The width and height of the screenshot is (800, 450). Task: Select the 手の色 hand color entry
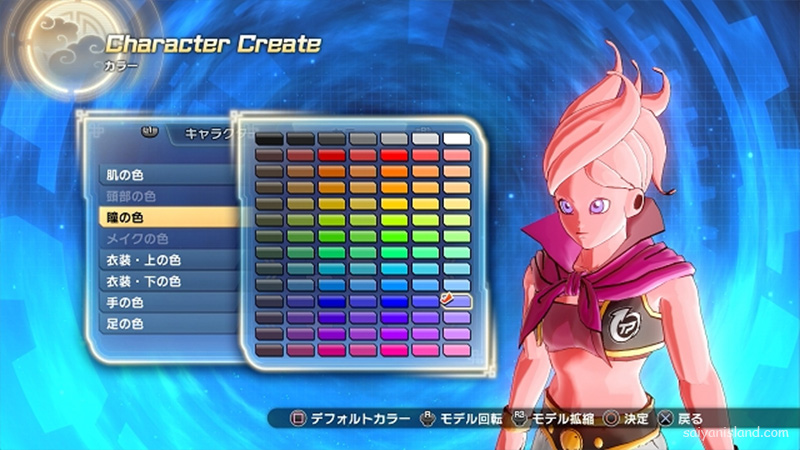pyautogui.click(x=150, y=303)
